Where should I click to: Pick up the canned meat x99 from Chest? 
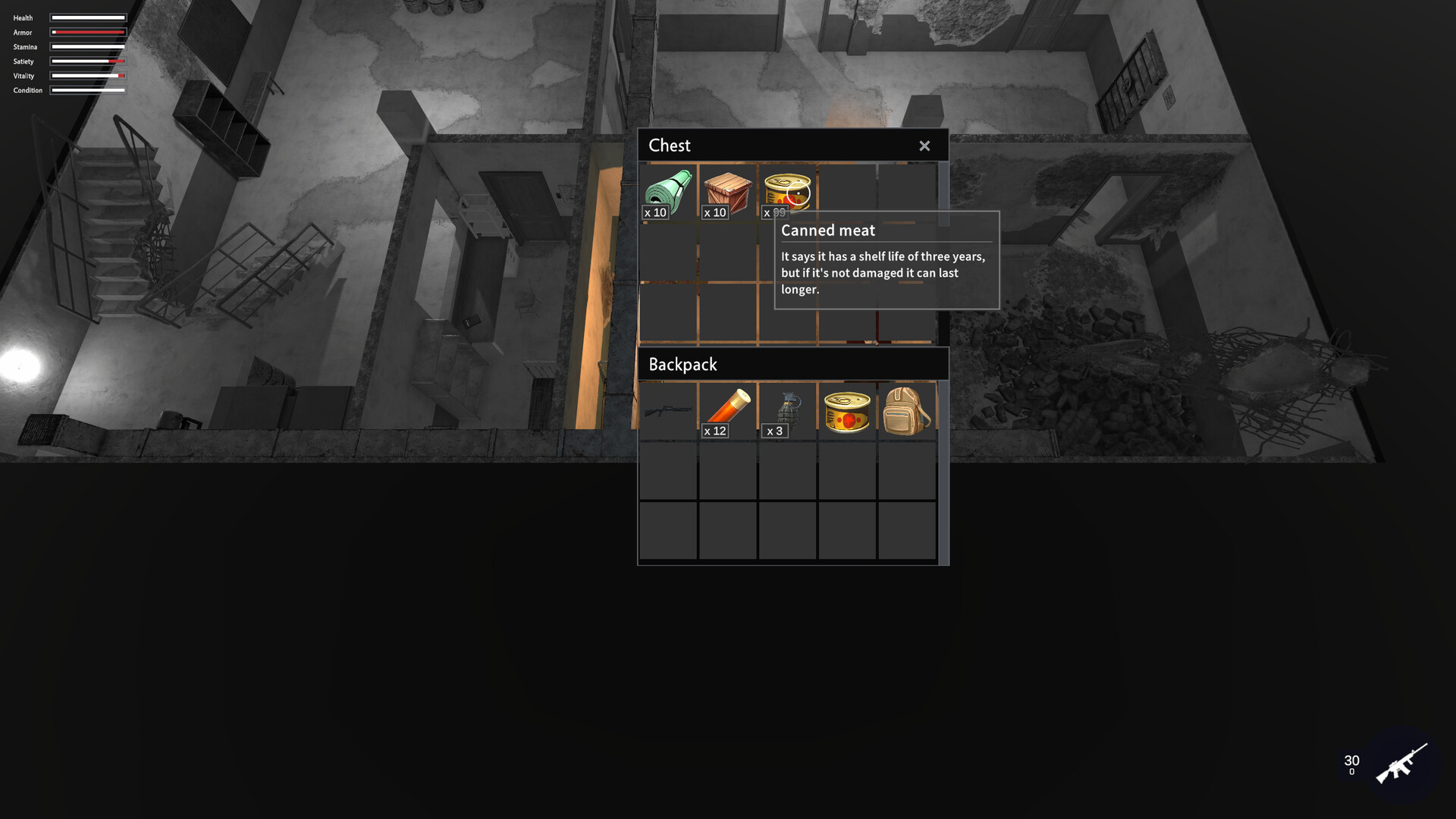click(x=788, y=188)
